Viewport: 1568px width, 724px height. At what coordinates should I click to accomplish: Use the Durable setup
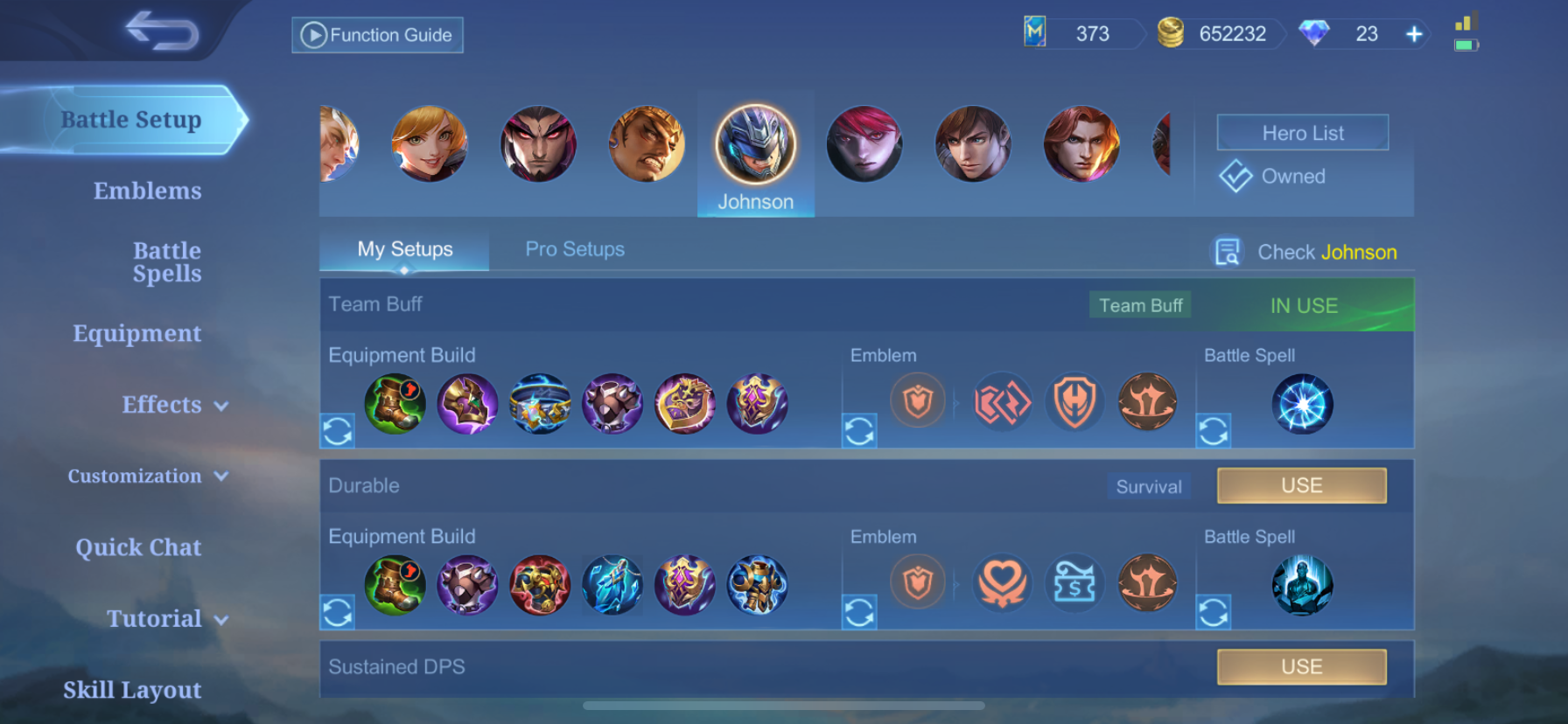click(x=1301, y=485)
